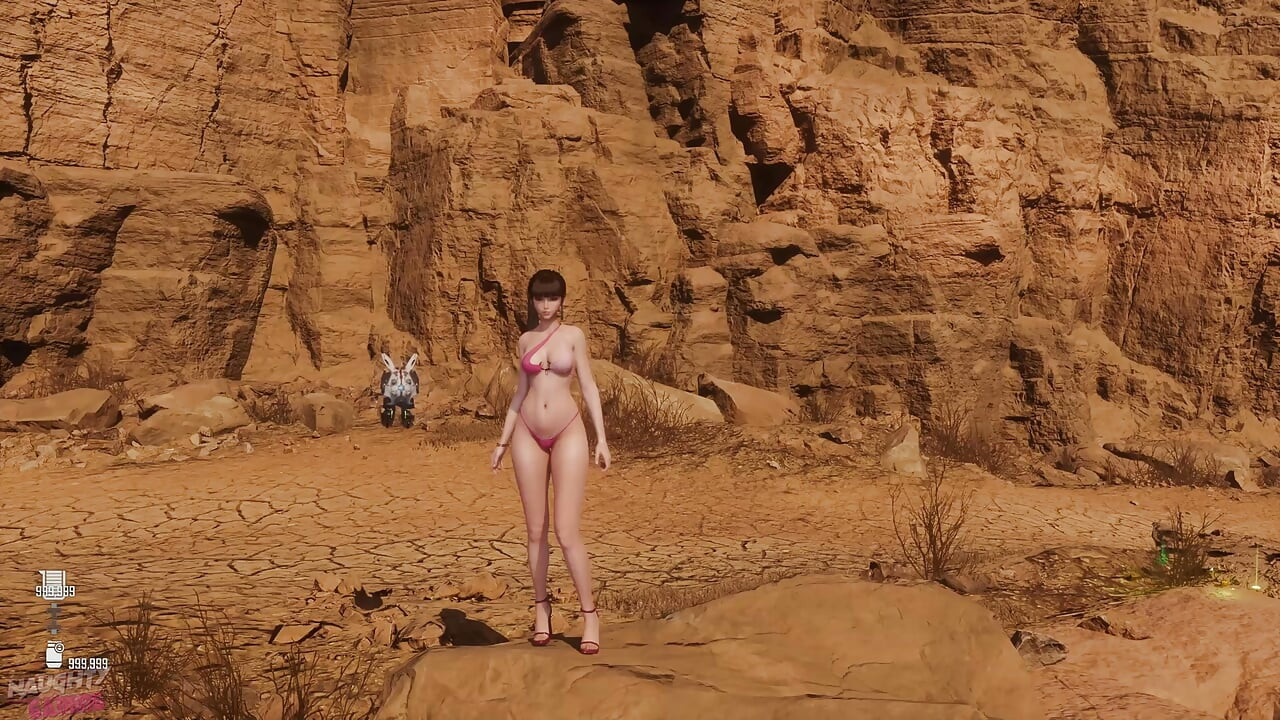Toggle the lower 999,999 resource display
Viewport: 1280px width, 720px height.
click(88, 663)
